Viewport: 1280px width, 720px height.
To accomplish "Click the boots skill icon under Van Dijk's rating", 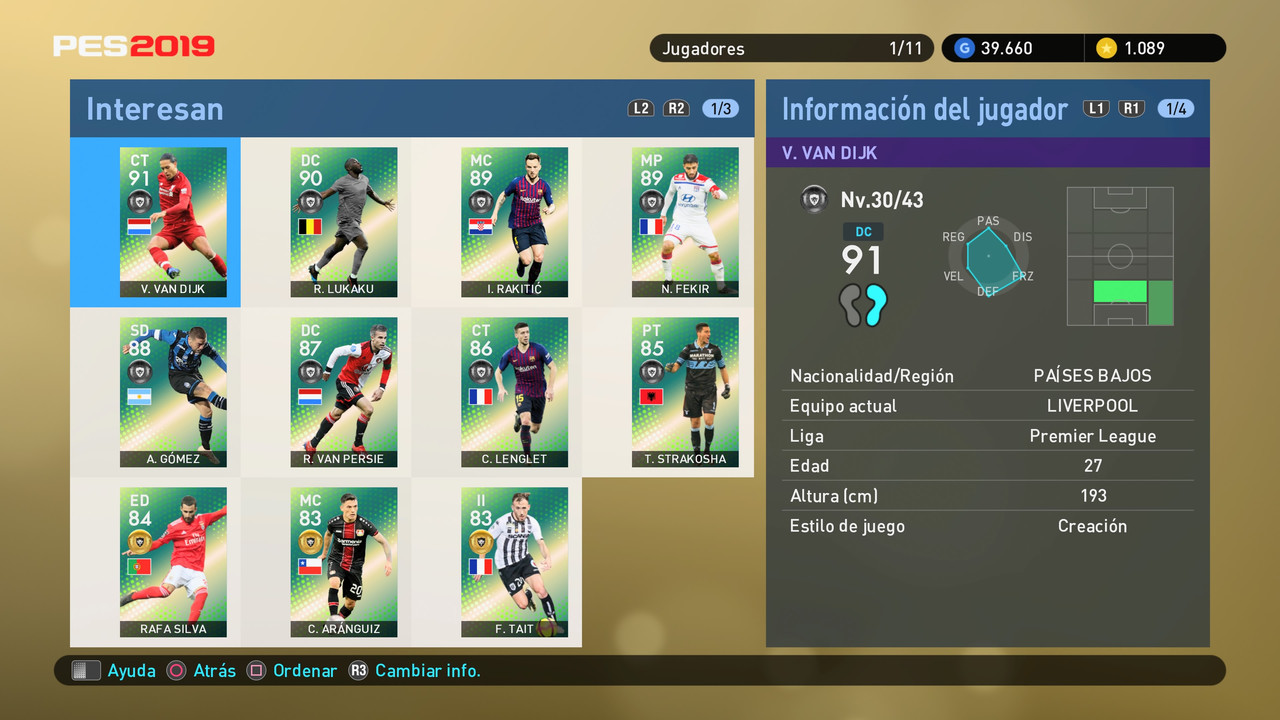I will pos(863,306).
